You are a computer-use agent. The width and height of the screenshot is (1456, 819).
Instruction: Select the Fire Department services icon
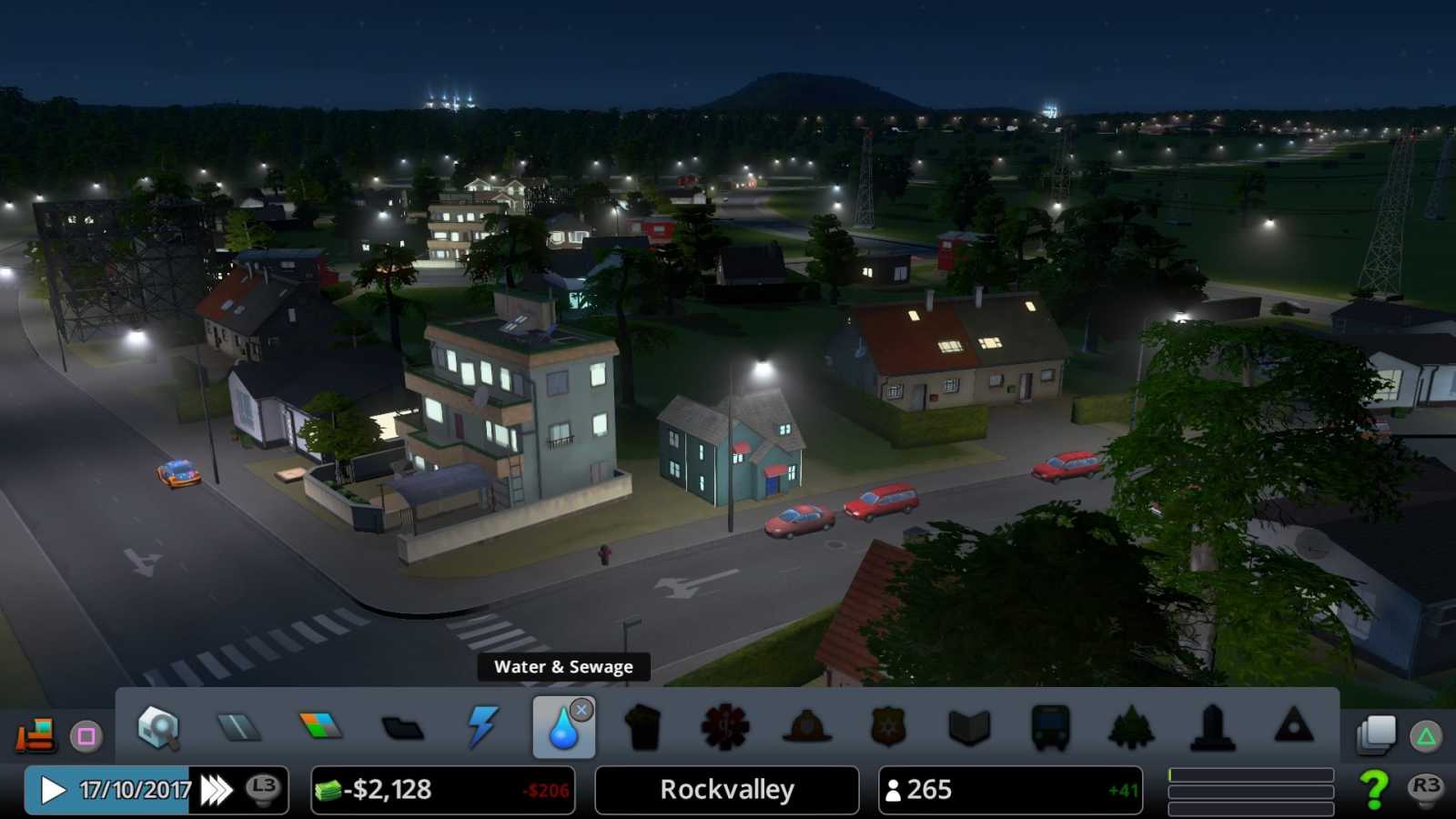[x=806, y=728]
